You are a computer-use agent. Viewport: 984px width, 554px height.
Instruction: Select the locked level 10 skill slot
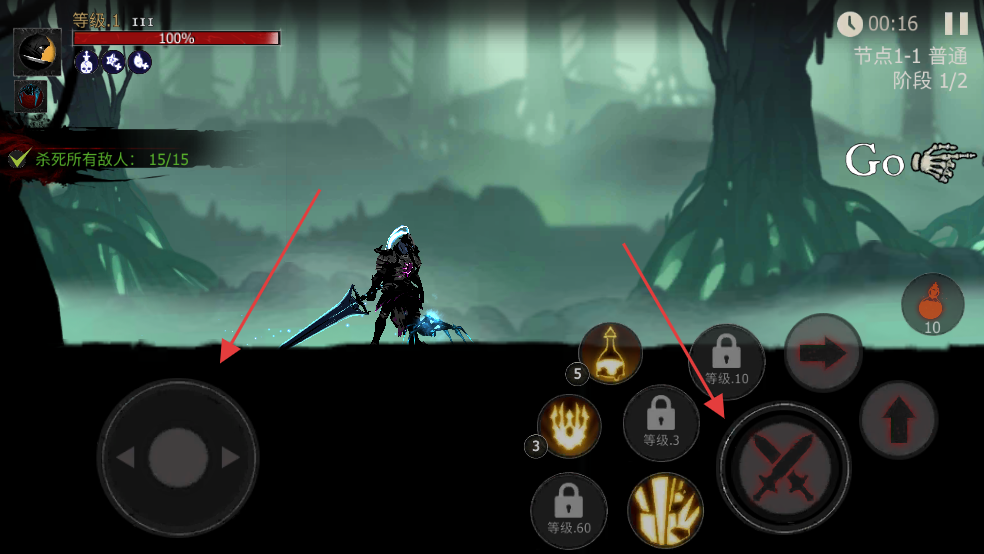tap(726, 361)
